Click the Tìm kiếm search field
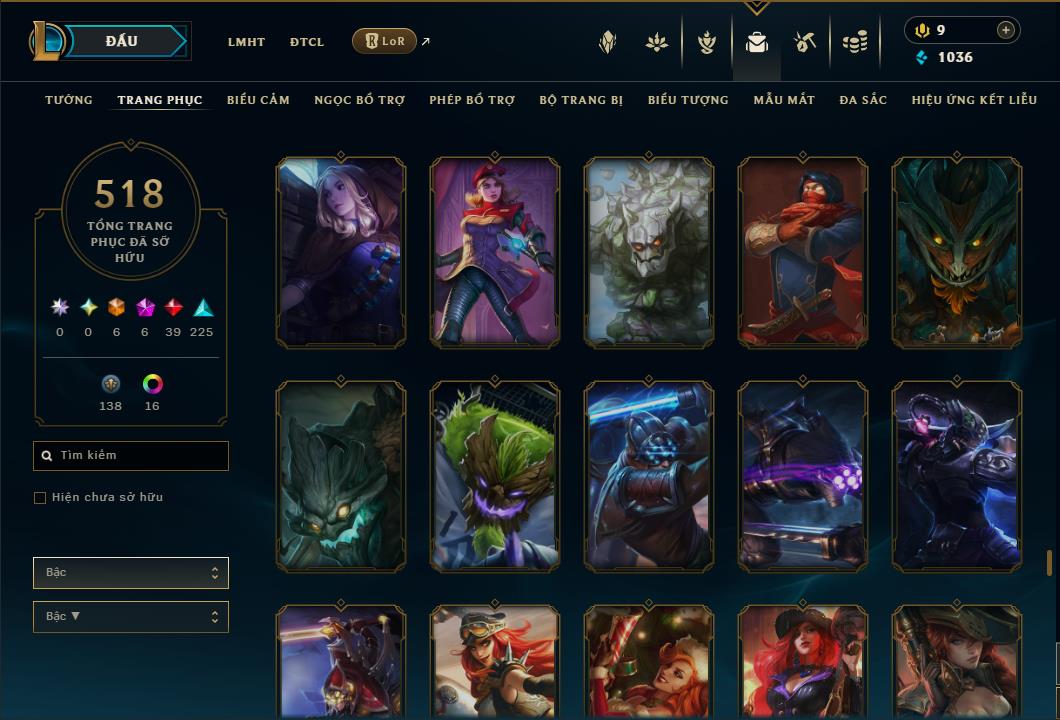 131,456
